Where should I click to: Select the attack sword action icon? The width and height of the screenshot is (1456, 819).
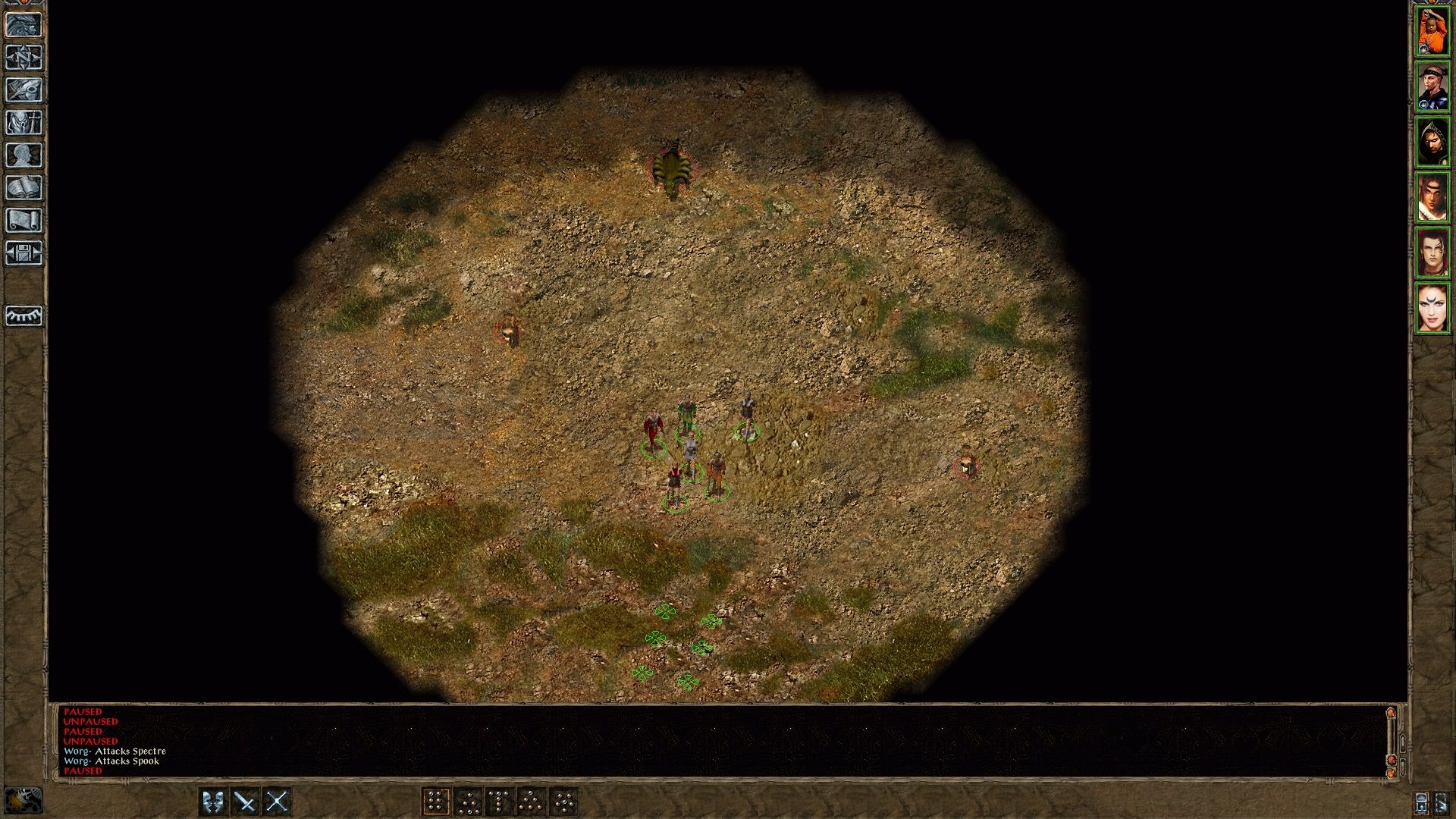[244, 801]
